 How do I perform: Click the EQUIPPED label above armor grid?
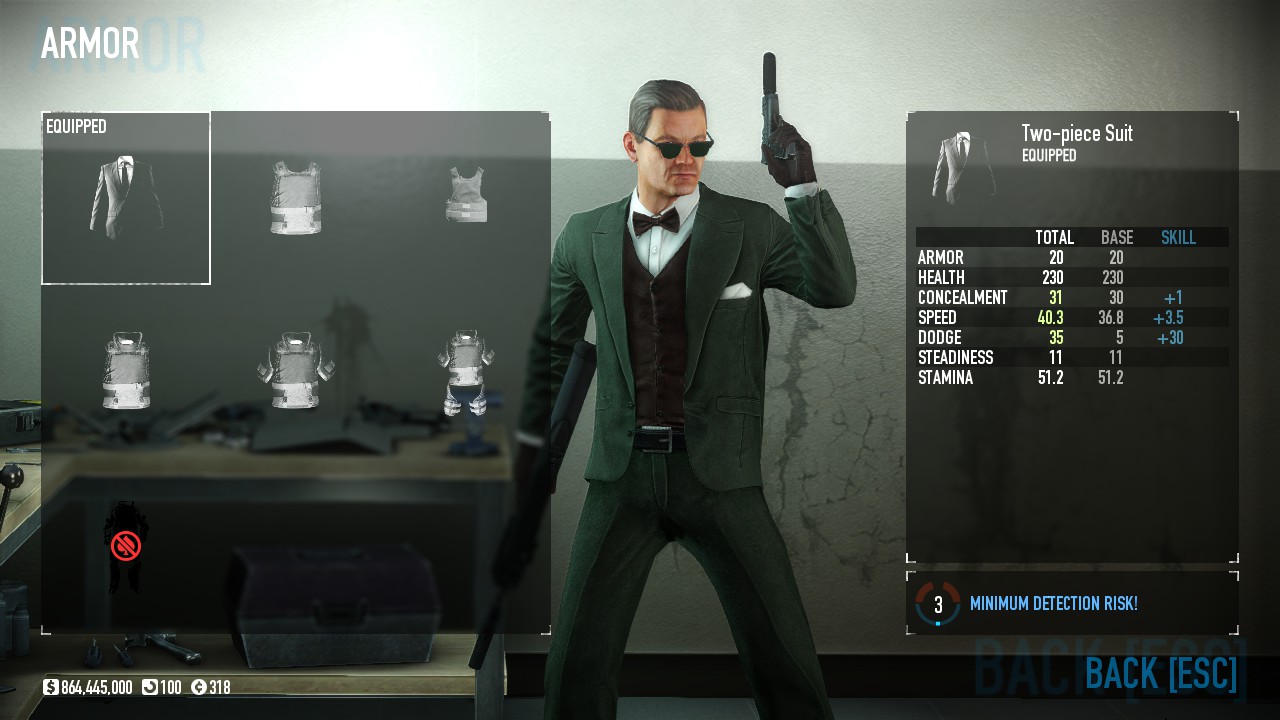74,126
